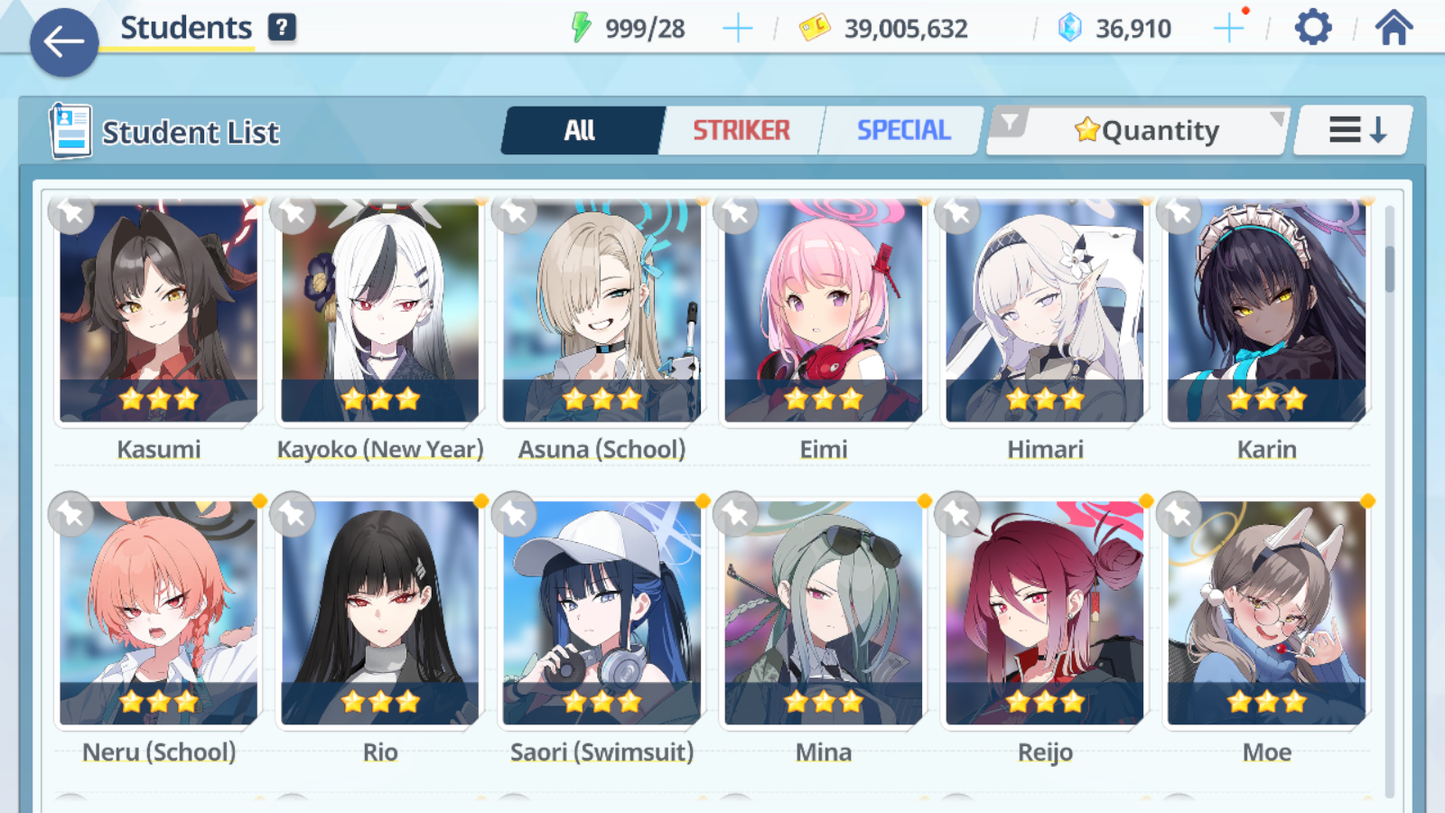This screenshot has width=1445, height=813.
Task: Choose Rio's student card
Action: click(x=380, y=614)
